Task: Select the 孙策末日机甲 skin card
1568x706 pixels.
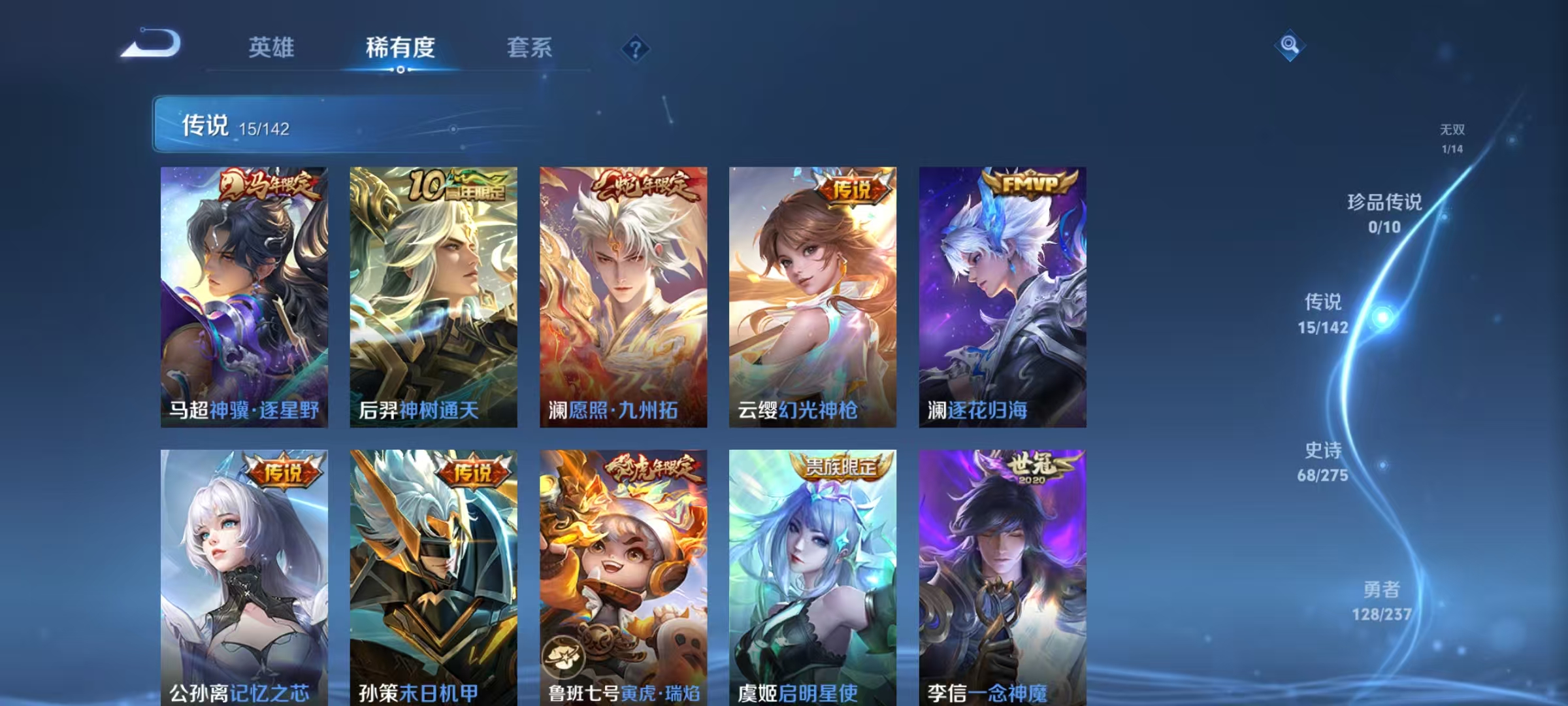Action: coord(434,575)
